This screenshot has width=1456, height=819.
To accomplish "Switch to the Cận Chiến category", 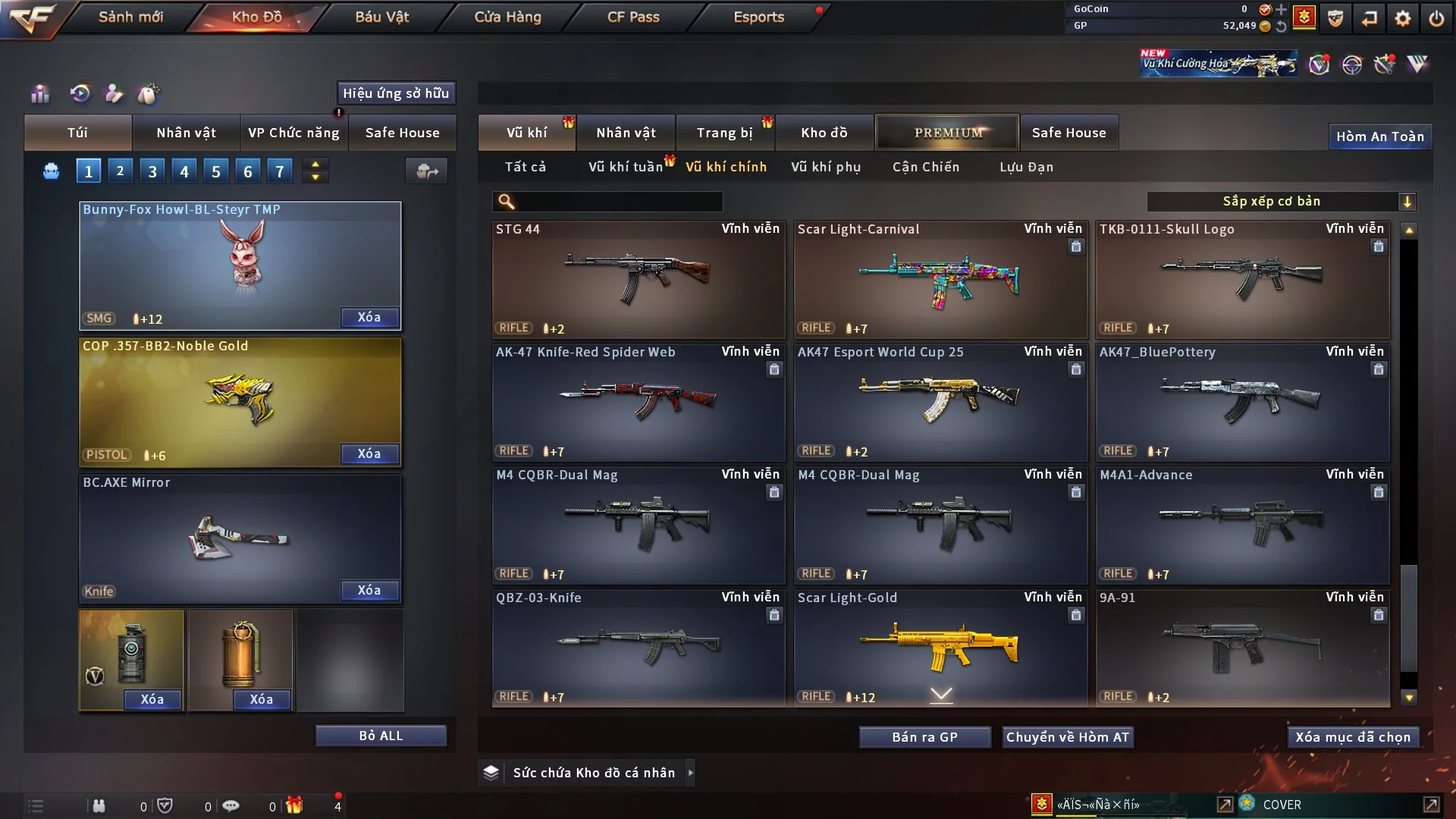I will 925,167.
